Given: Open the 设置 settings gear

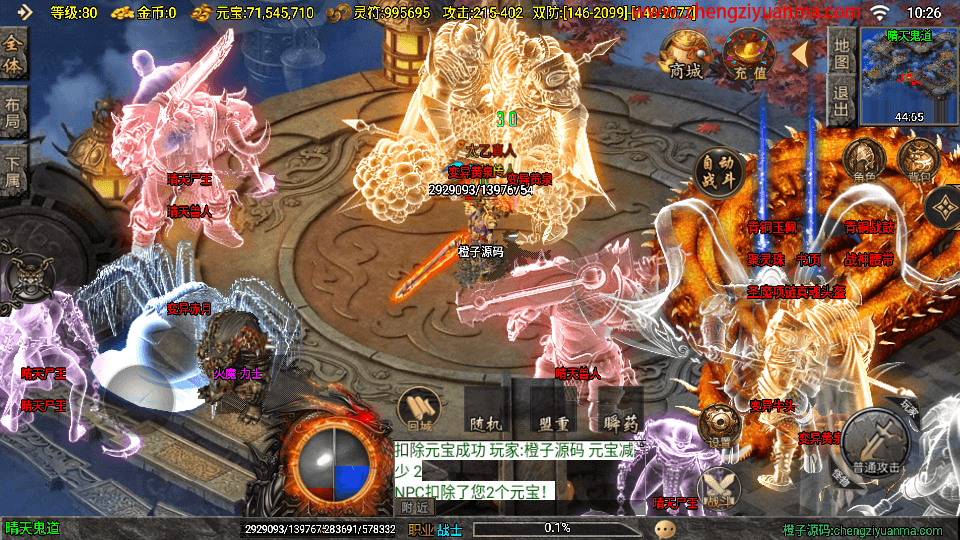Looking at the screenshot, I should 719,427.
